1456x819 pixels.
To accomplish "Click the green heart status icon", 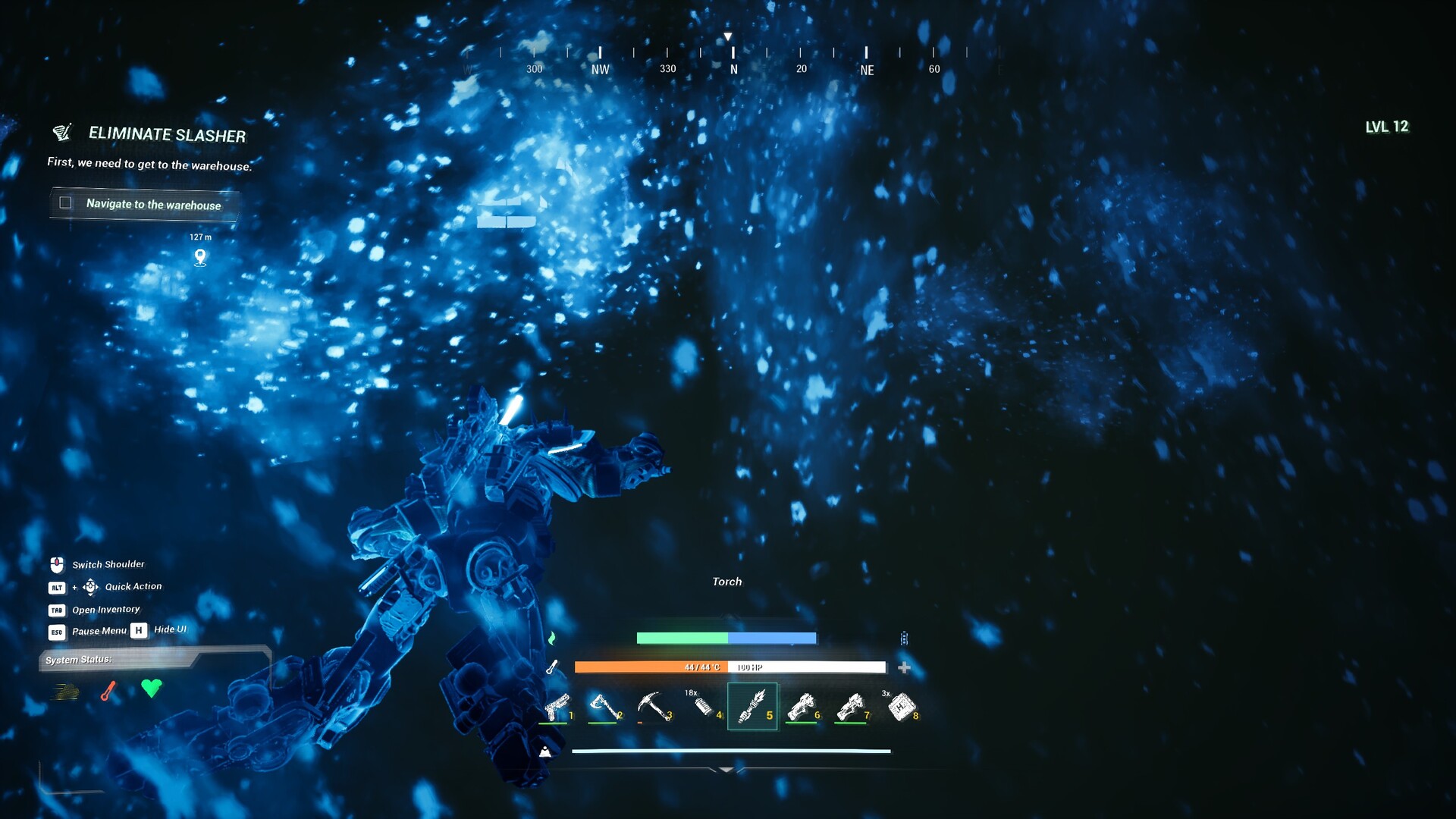I will point(152,688).
